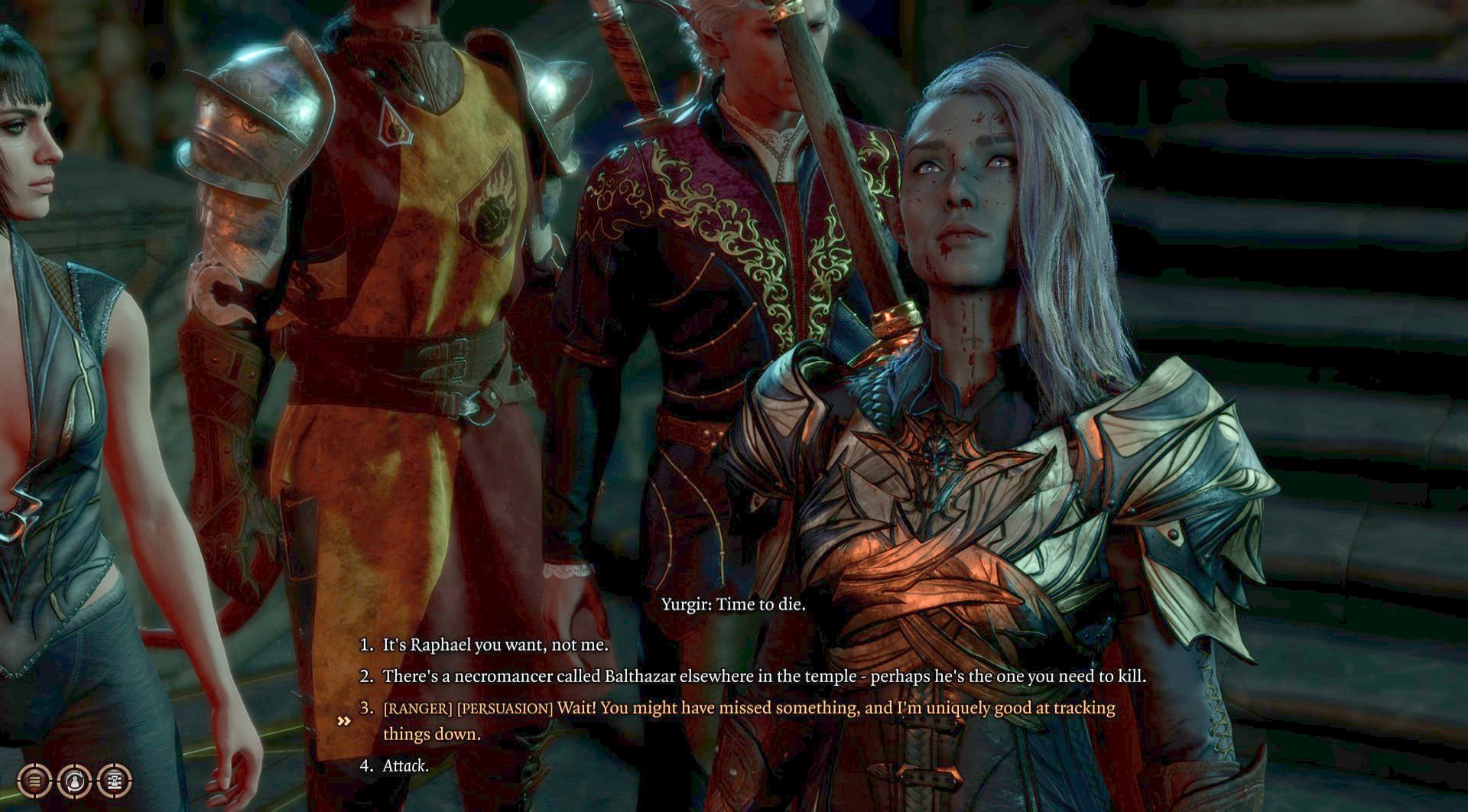1468x812 pixels.
Task: Click the circular-arrow character icon at bottom left
Action: (73, 780)
